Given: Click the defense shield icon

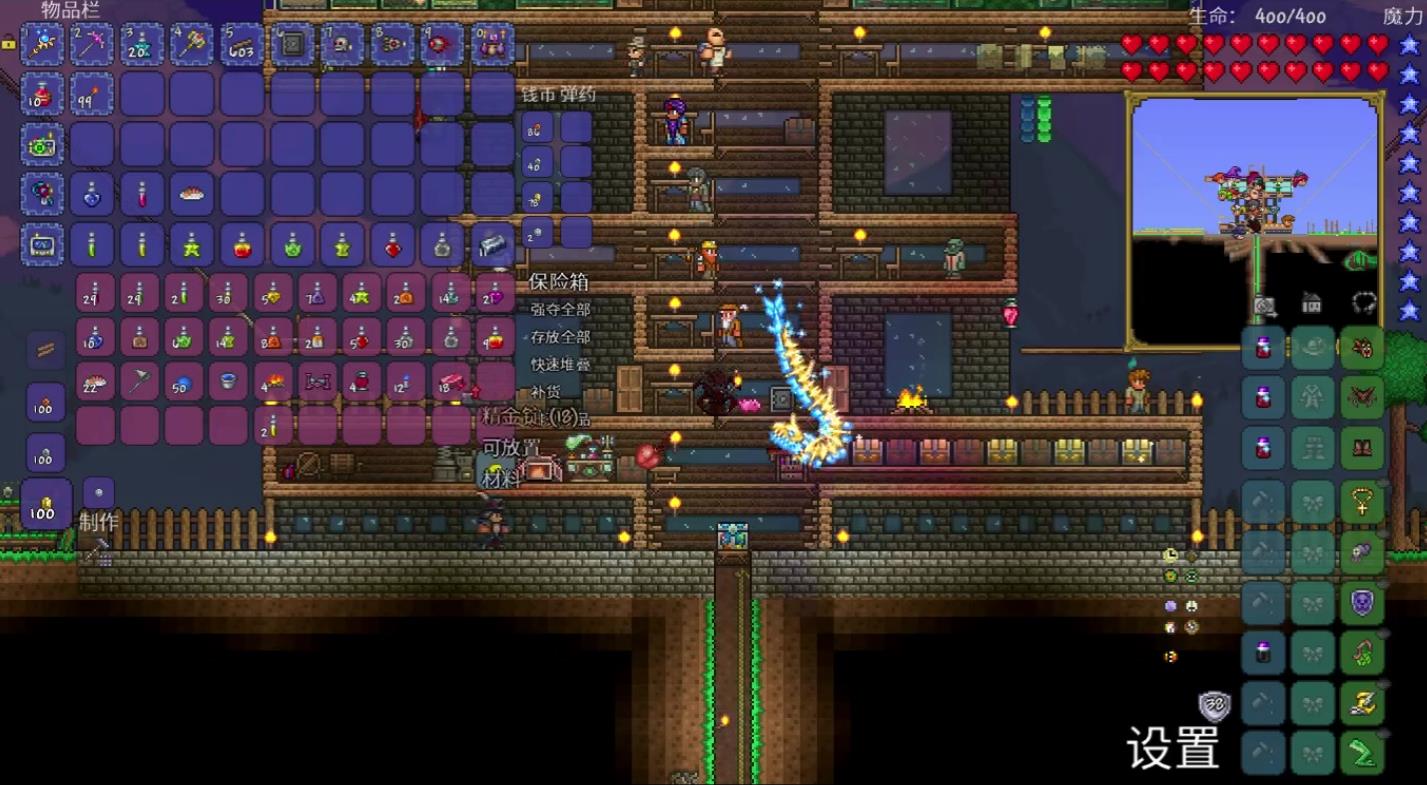Looking at the screenshot, I should 1214,706.
